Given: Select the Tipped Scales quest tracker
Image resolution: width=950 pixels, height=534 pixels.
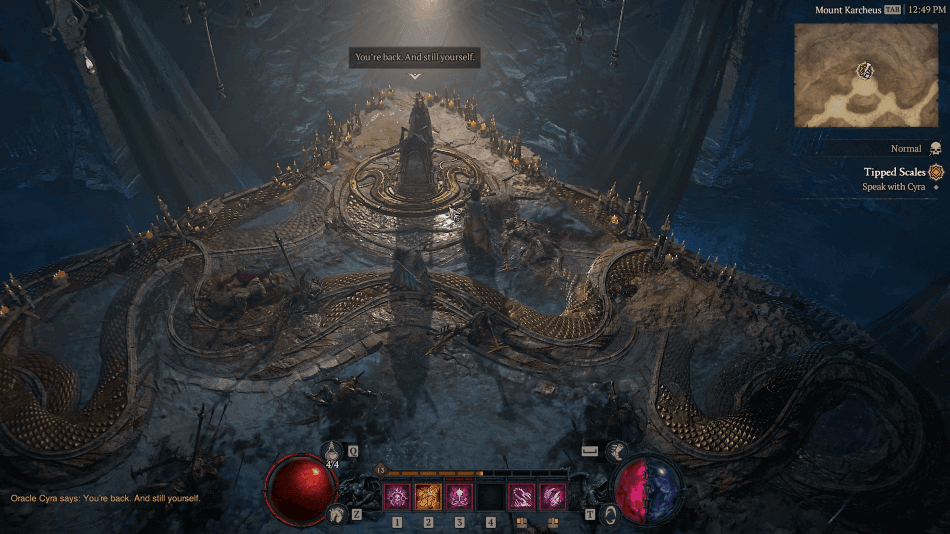Looking at the screenshot, I should (895, 172).
